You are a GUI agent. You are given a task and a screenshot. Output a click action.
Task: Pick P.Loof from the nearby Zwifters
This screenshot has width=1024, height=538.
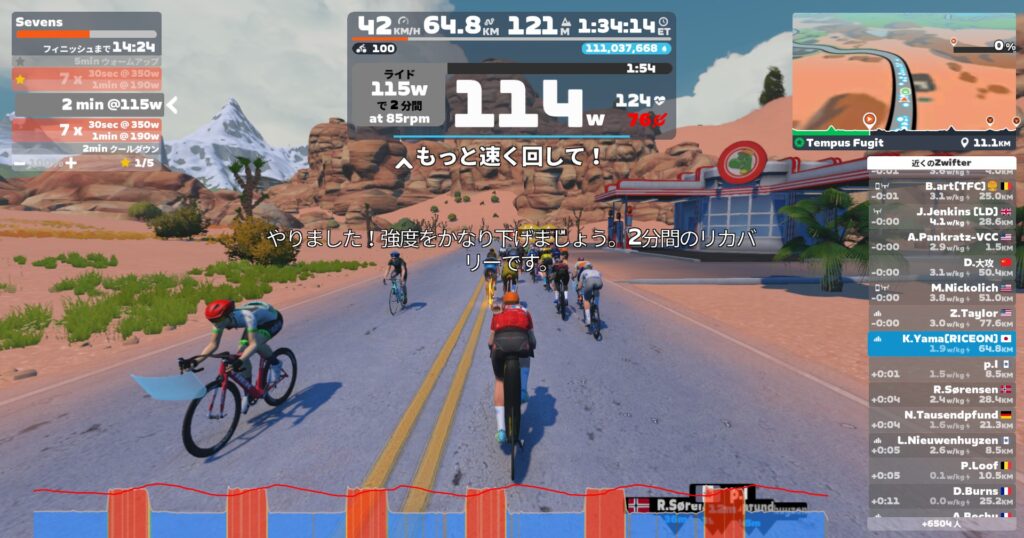pyautogui.click(x=942, y=471)
